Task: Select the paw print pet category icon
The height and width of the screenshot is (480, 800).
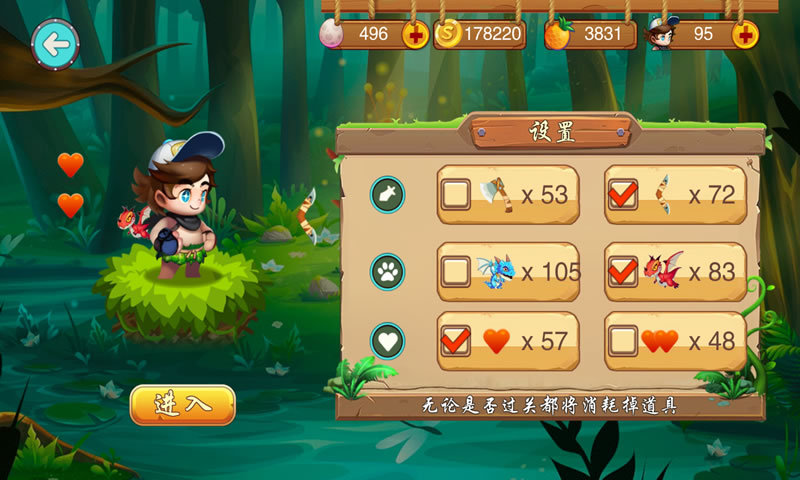Action: click(x=387, y=271)
